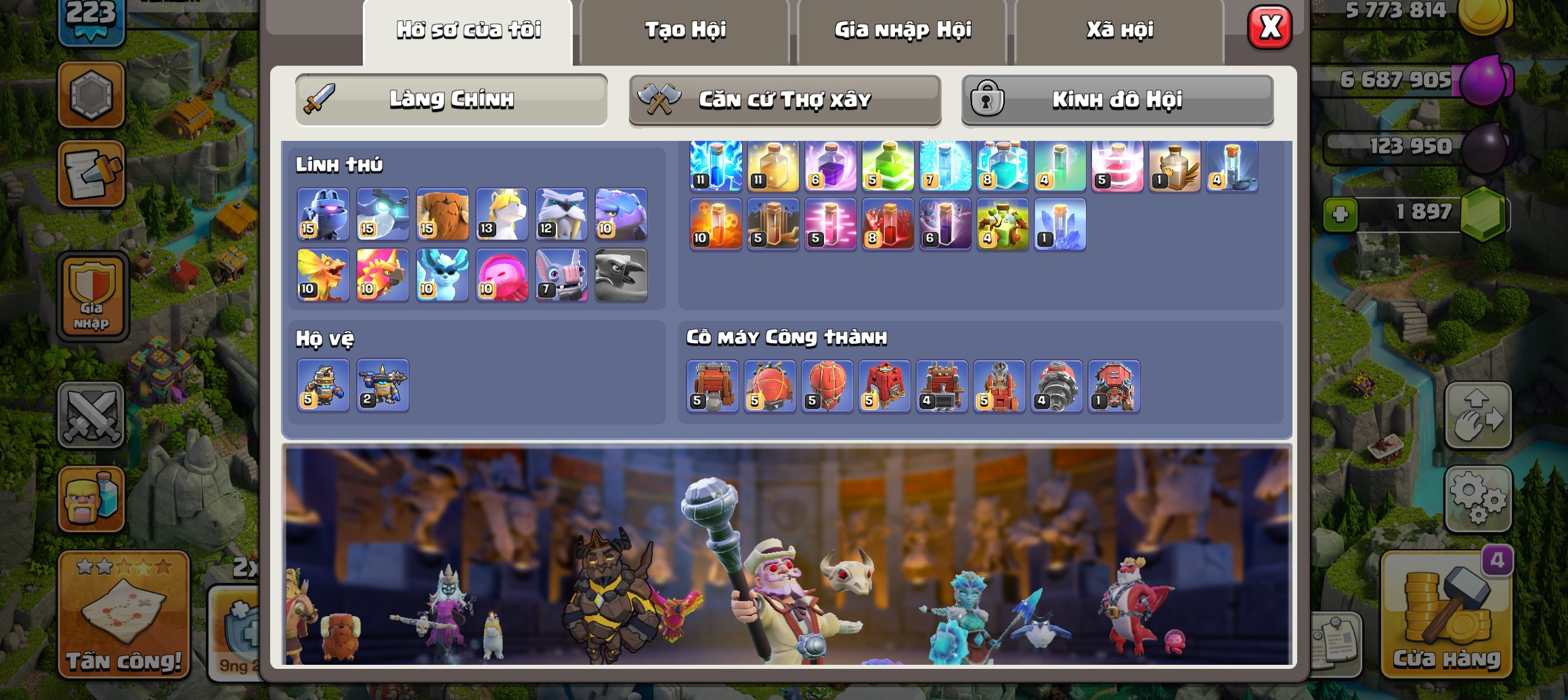Click the level 5 guardian icon under Hộ vệ
Image resolution: width=1568 pixels, height=700 pixels.
click(x=324, y=385)
